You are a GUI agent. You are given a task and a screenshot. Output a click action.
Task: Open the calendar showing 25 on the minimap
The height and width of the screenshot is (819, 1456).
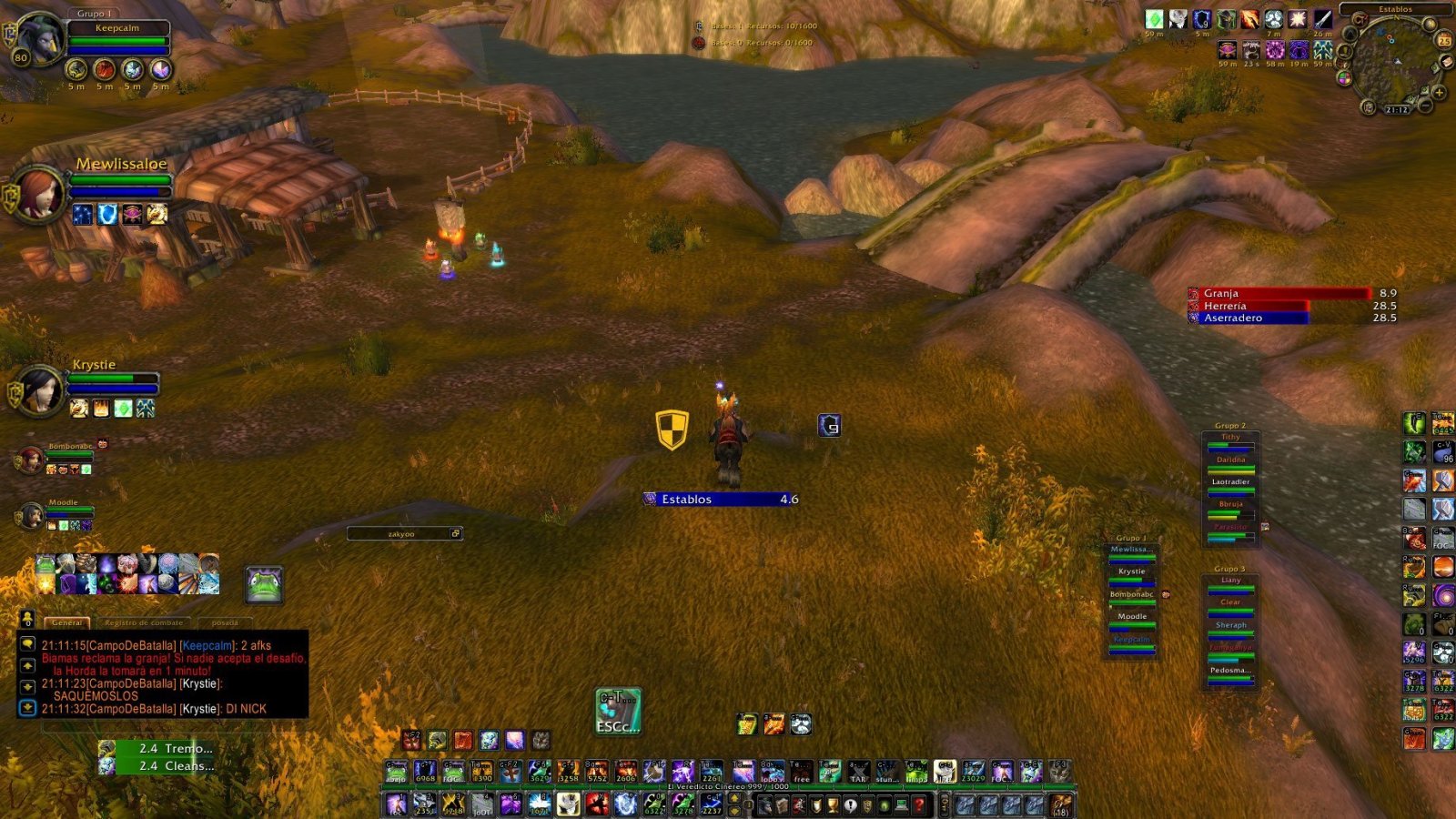coord(1445,40)
